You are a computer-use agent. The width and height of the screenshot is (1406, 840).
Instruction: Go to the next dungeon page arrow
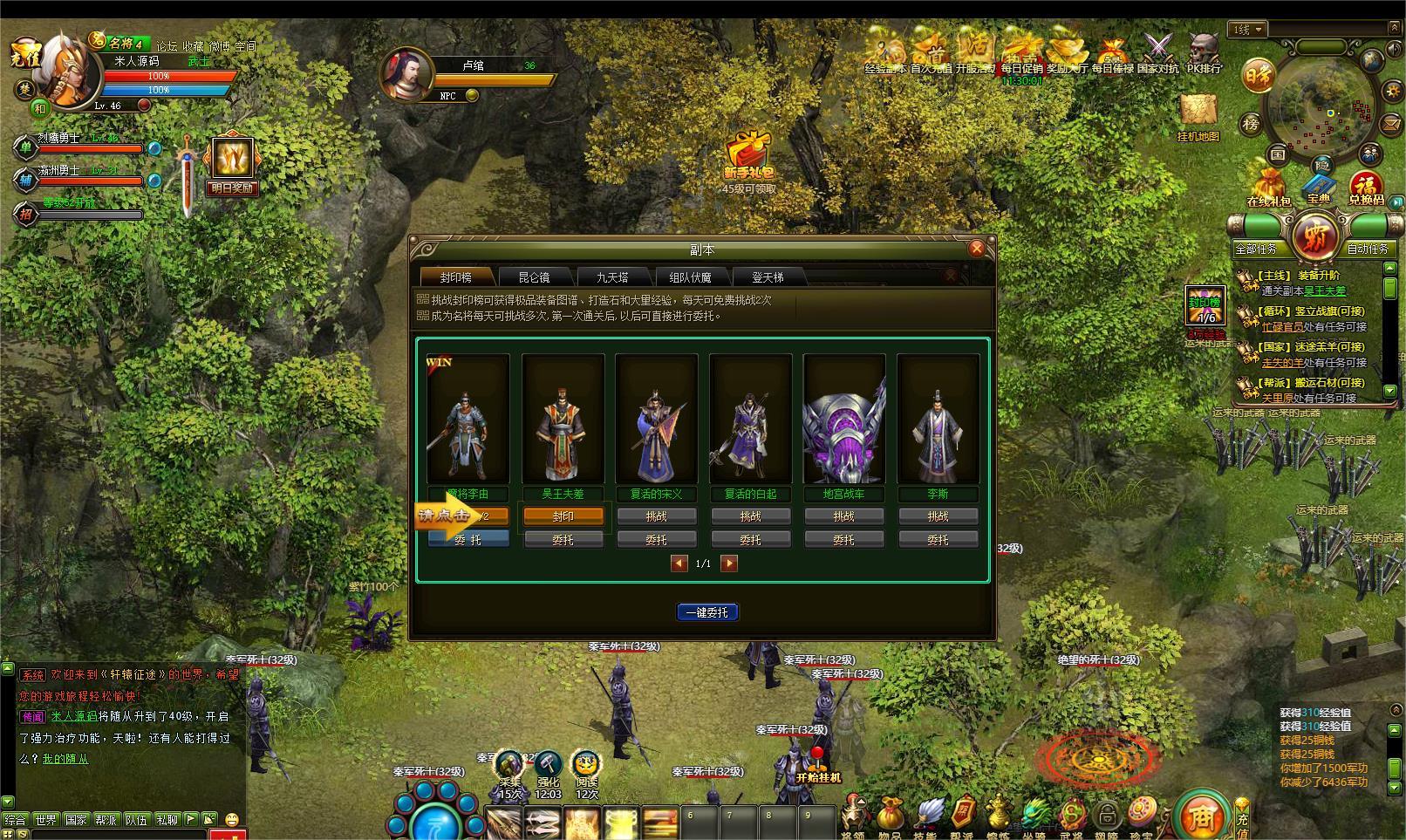click(729, 563)
